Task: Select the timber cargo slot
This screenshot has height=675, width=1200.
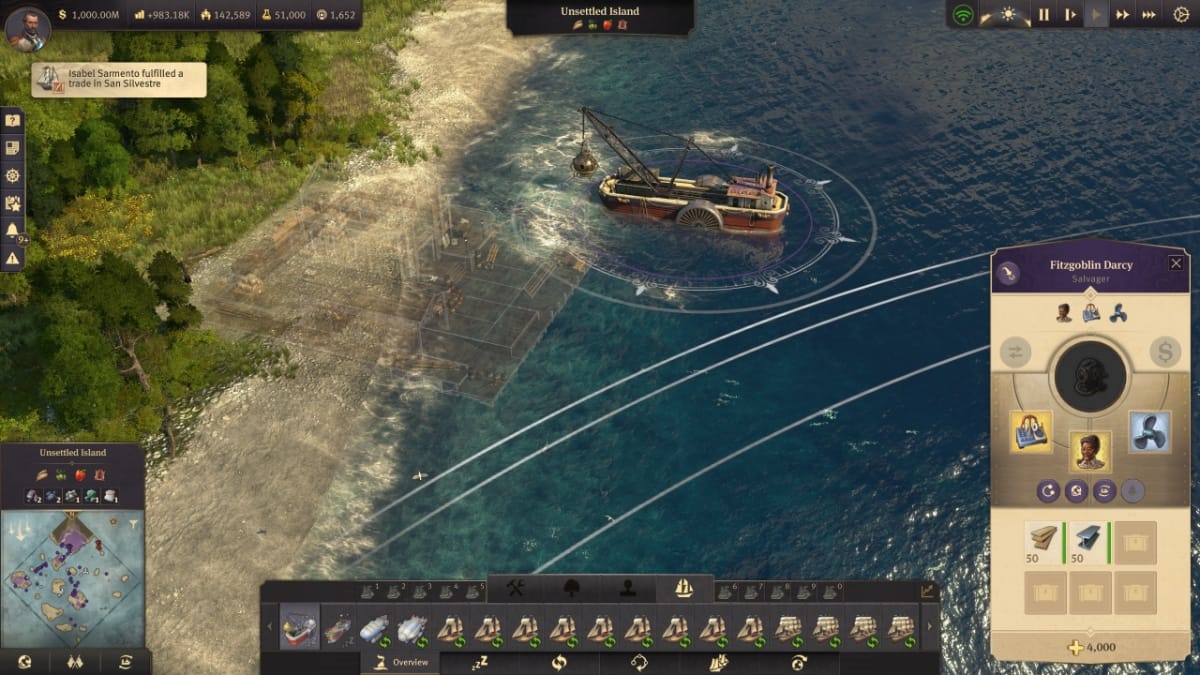Action: pyautogui.click(x=1044, y=543)
